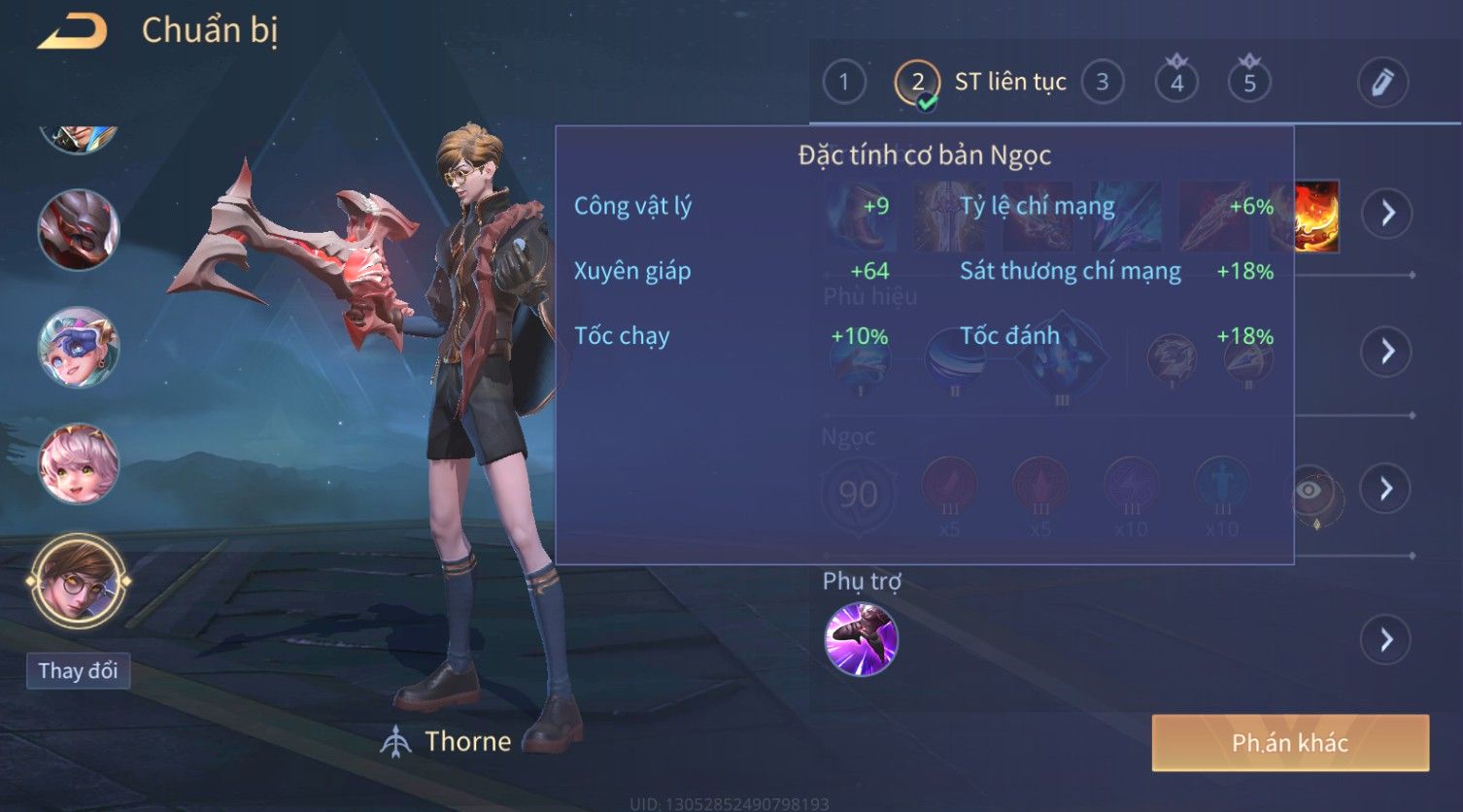Choose the blue-masked hero portrait
Screen dimensions: 1463x812
click(x=78, y=347)
